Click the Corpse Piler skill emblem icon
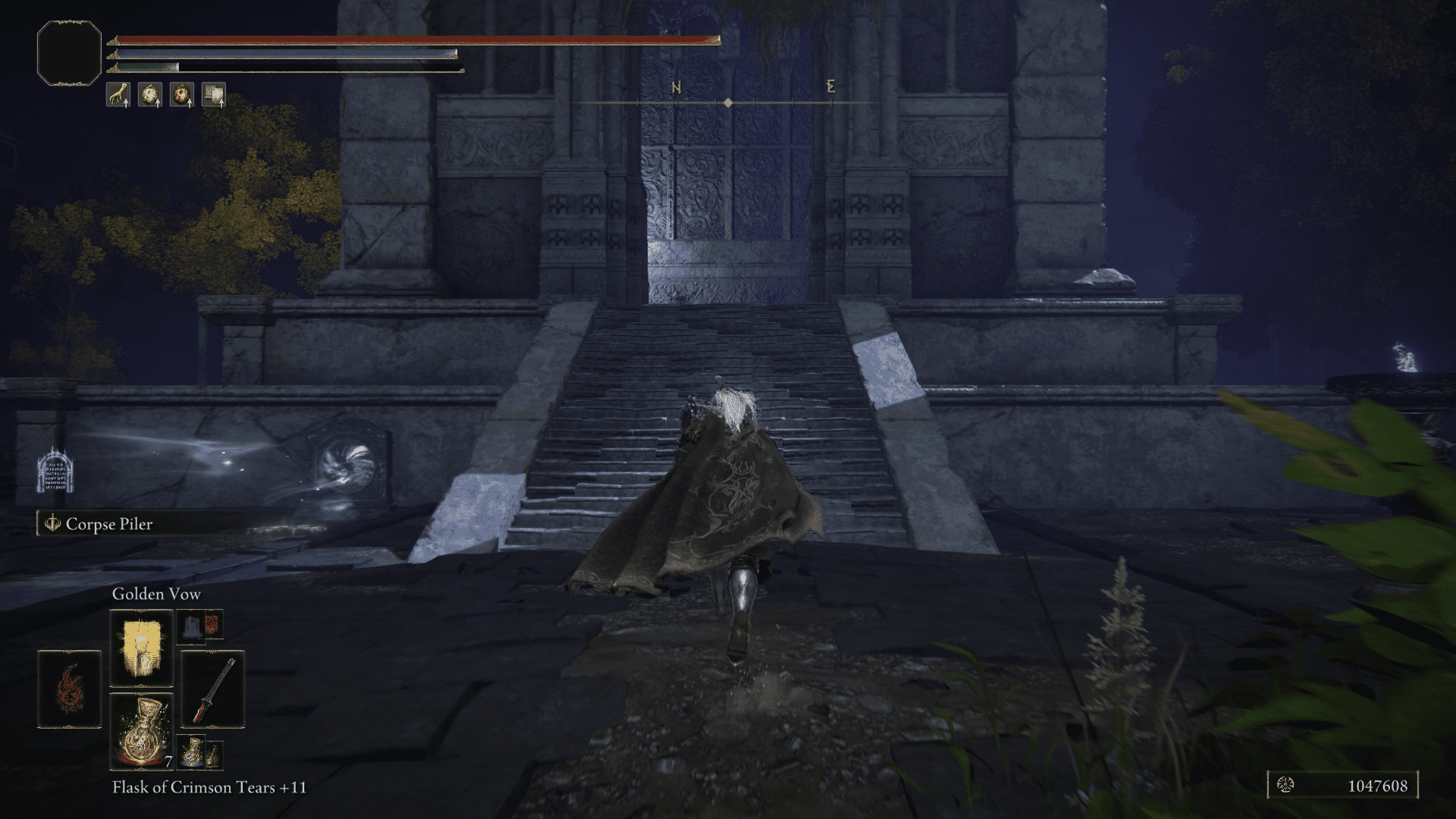 click(52, 524)
